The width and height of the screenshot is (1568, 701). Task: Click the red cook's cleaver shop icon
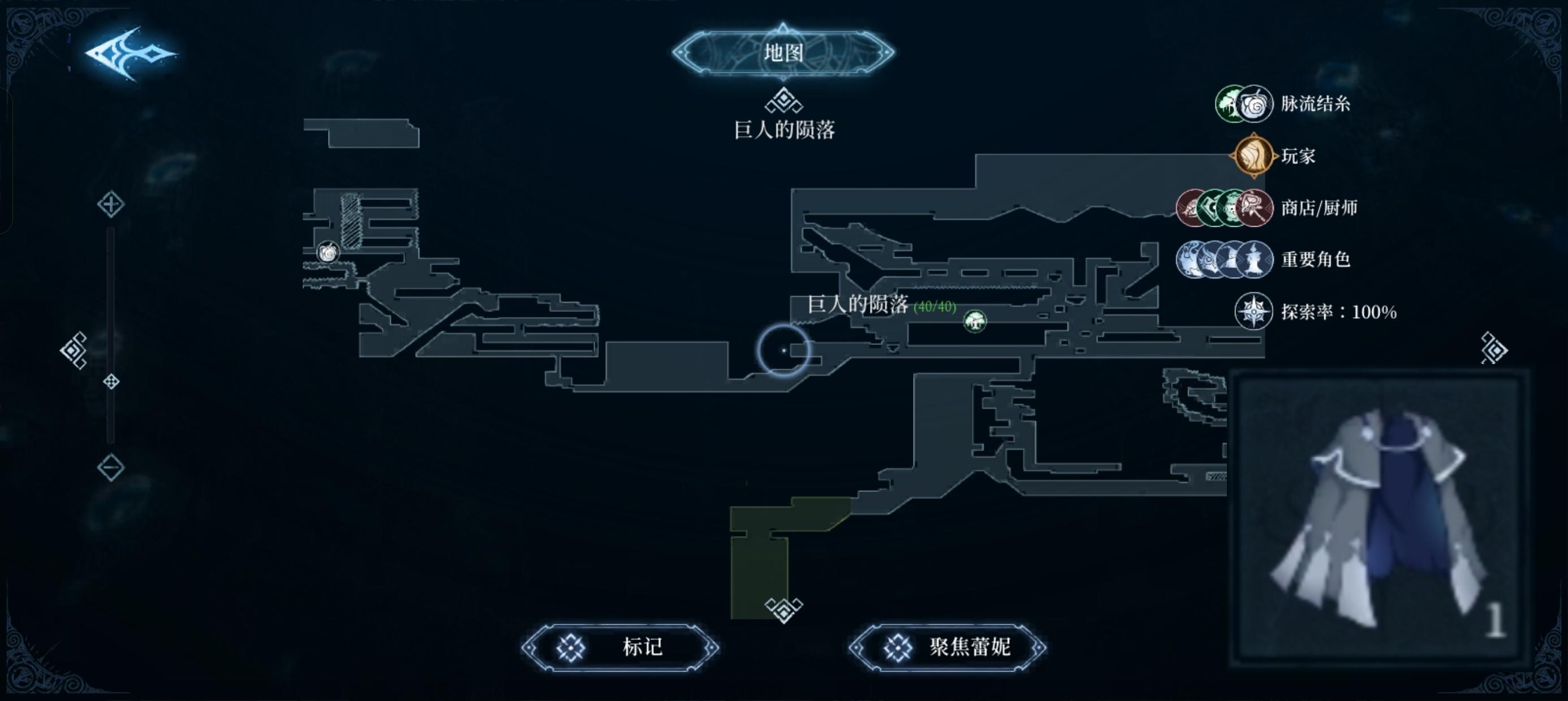pyautogui.click(x=1253, y=207)
